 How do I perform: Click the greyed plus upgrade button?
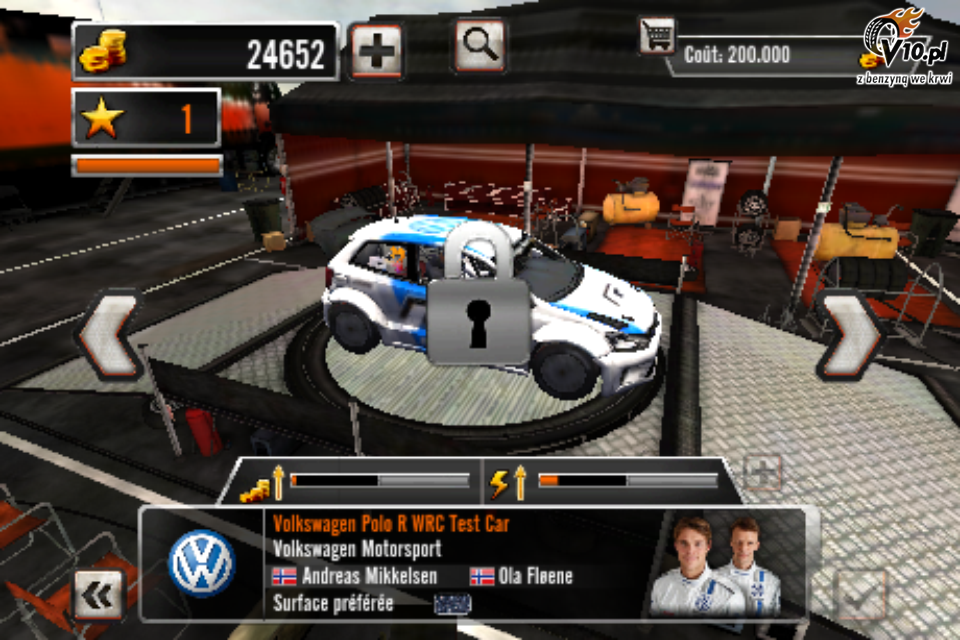762,473
